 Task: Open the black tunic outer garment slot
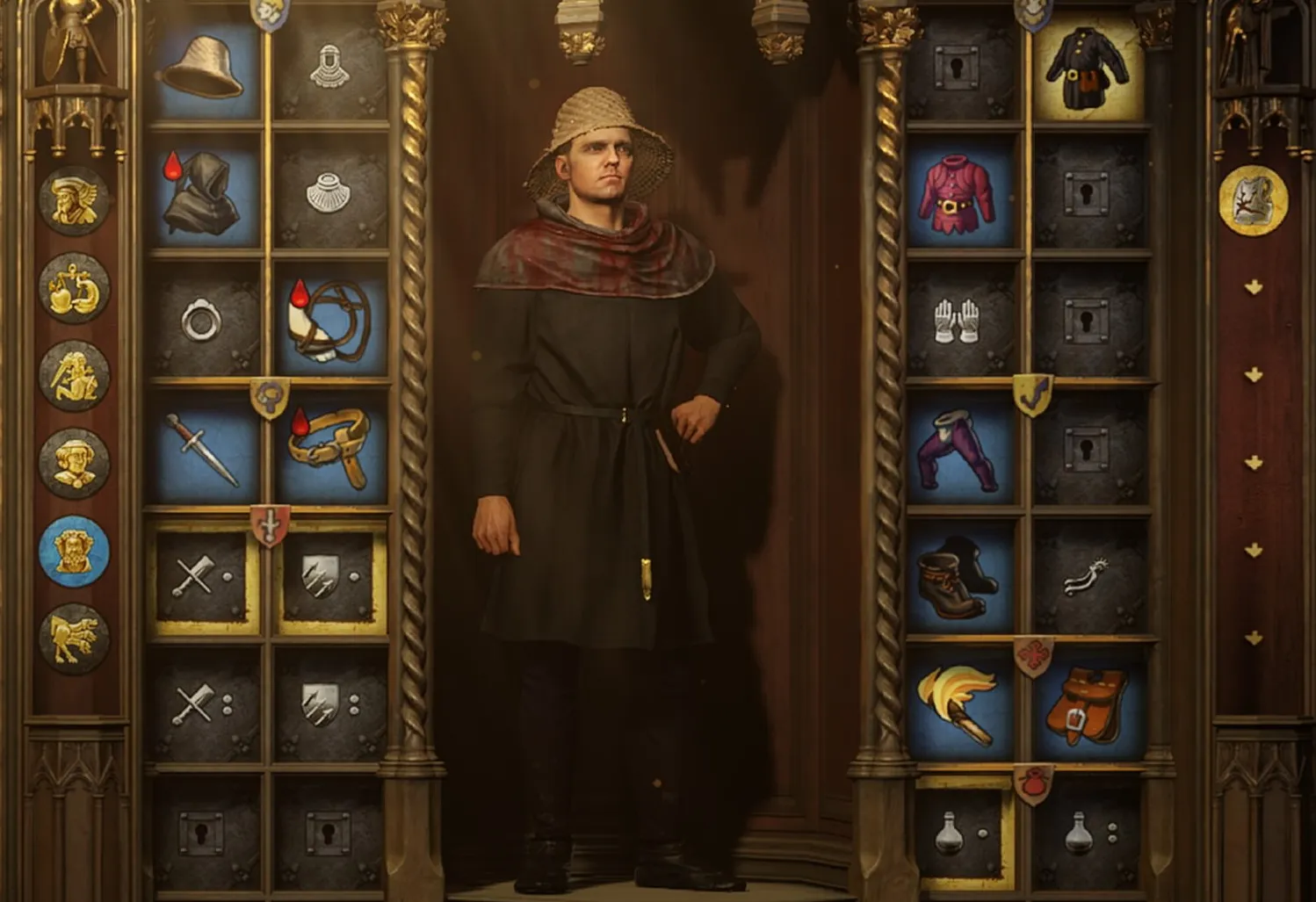[x=1088, y=67]
